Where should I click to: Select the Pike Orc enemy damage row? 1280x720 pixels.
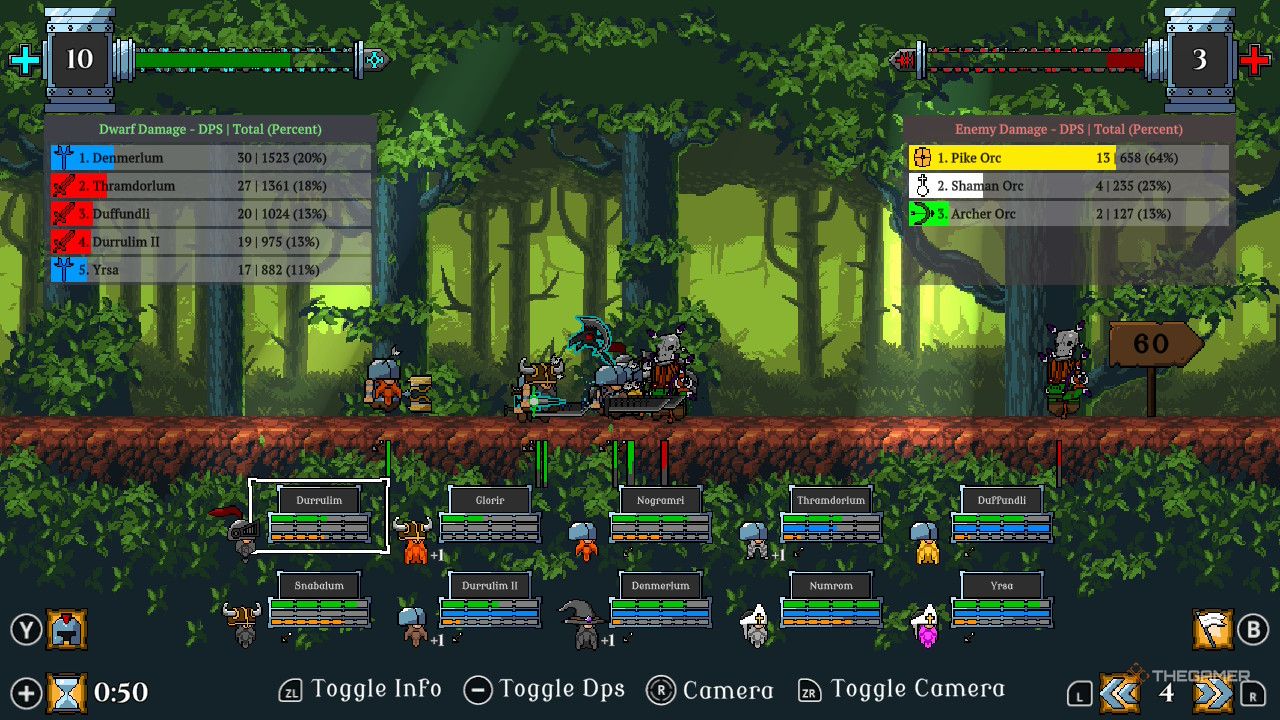pyautogui.click(x=1068, y=158)
